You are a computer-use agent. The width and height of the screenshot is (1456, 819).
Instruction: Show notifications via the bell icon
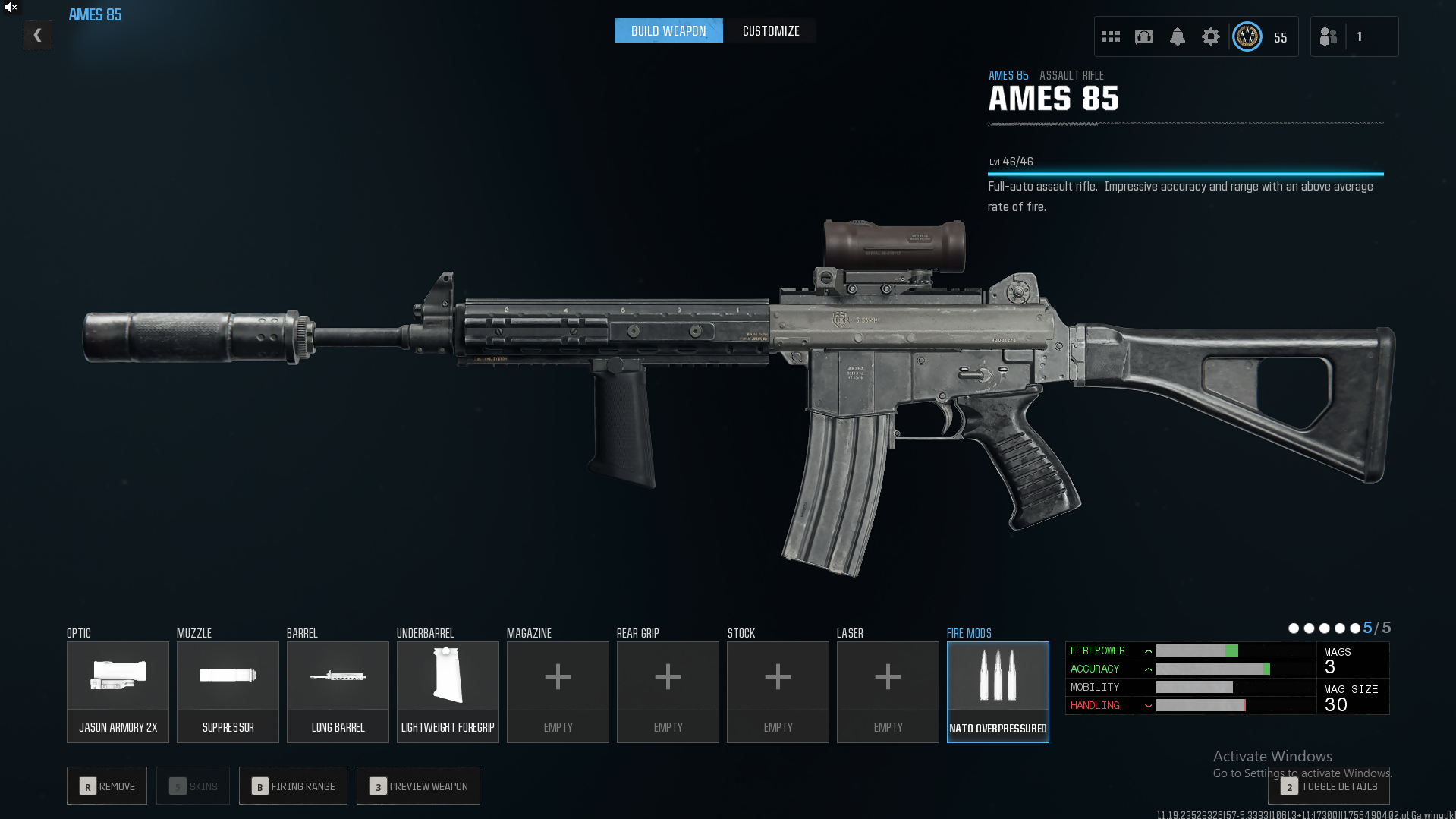(x=1177, y=36)
